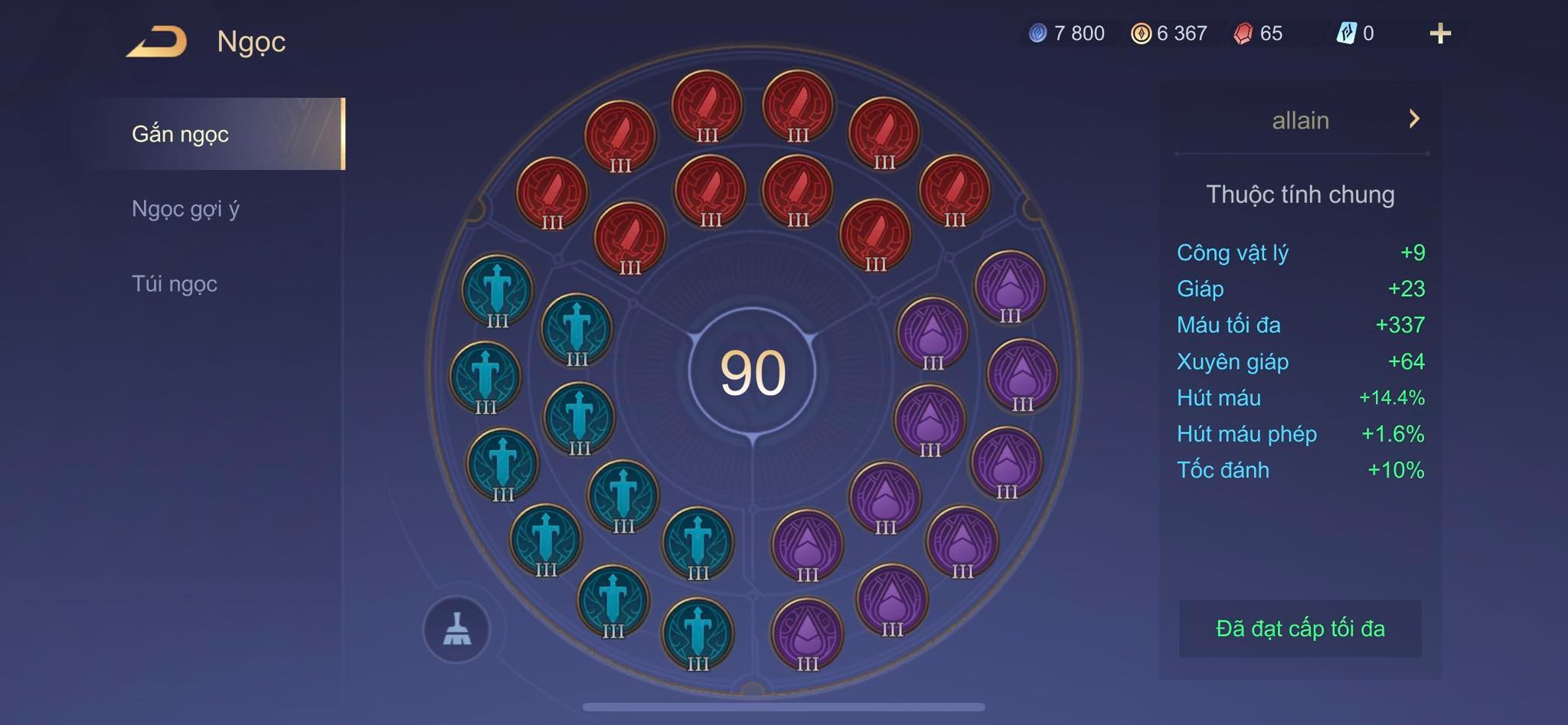
Task: Open the Túi ngọc tab
Action: coord(175,284)
